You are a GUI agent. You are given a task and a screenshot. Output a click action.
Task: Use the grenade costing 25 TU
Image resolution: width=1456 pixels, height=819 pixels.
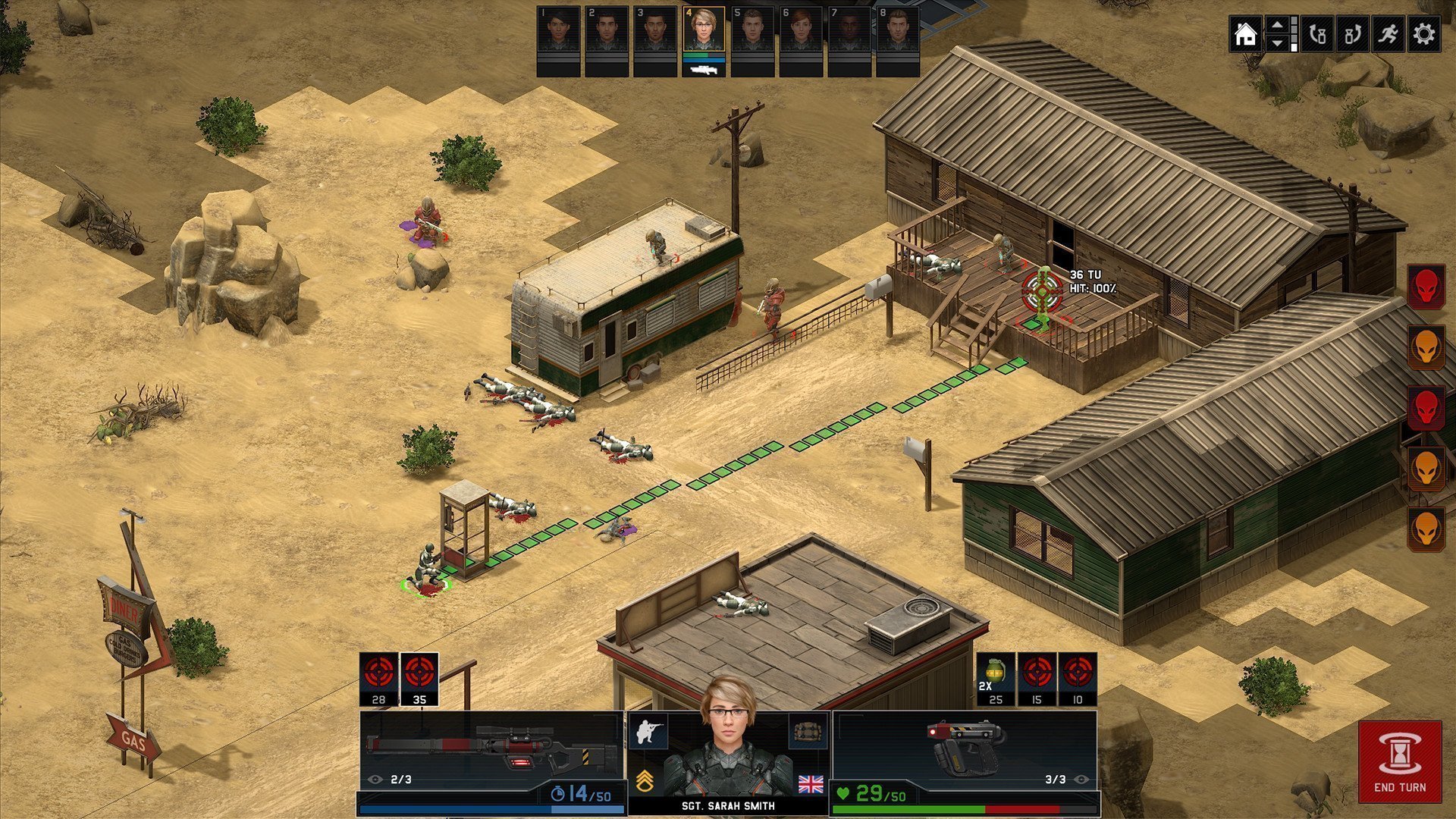click(996, 679)
